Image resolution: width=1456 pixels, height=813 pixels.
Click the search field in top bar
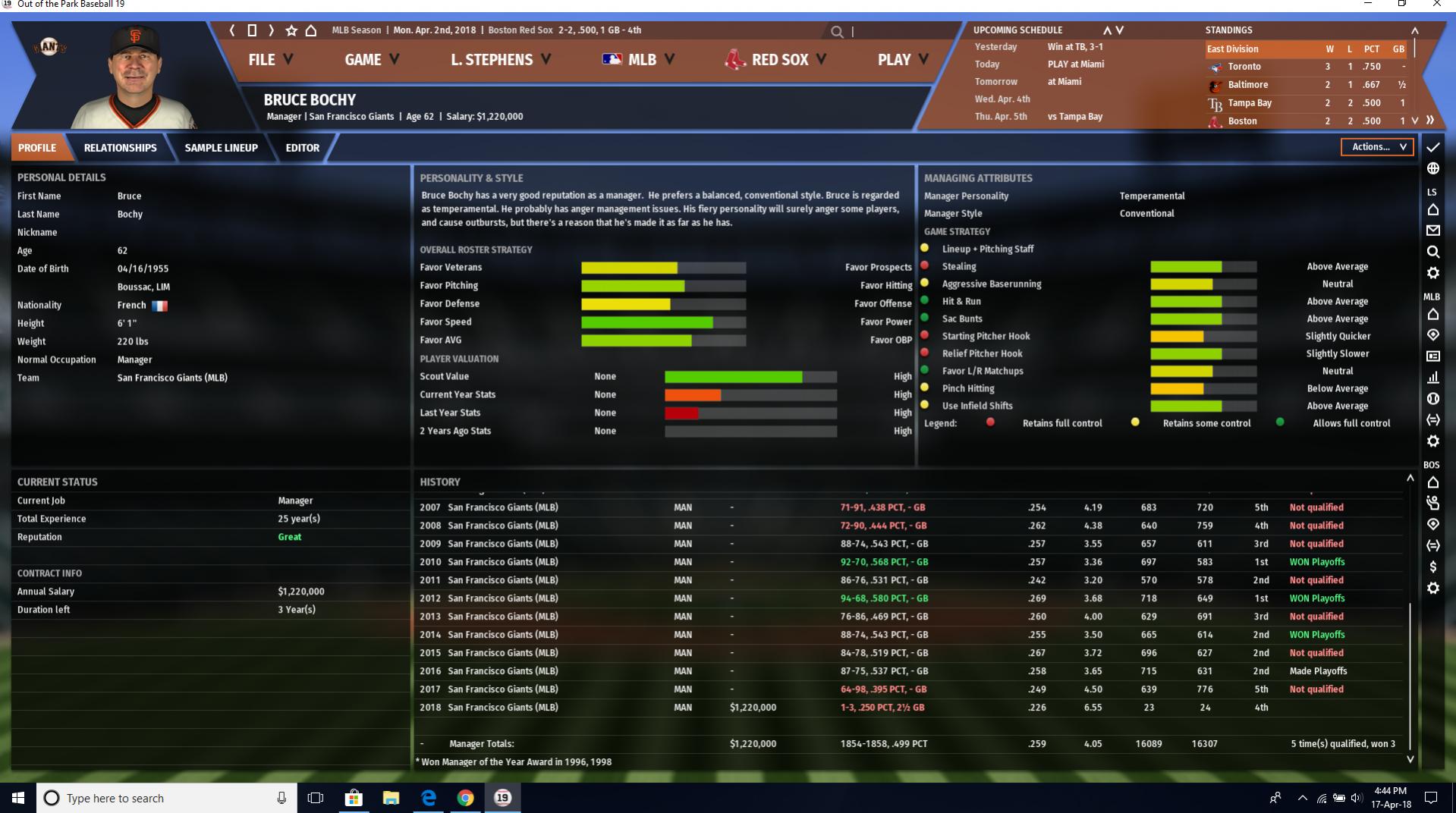point(895,32)
